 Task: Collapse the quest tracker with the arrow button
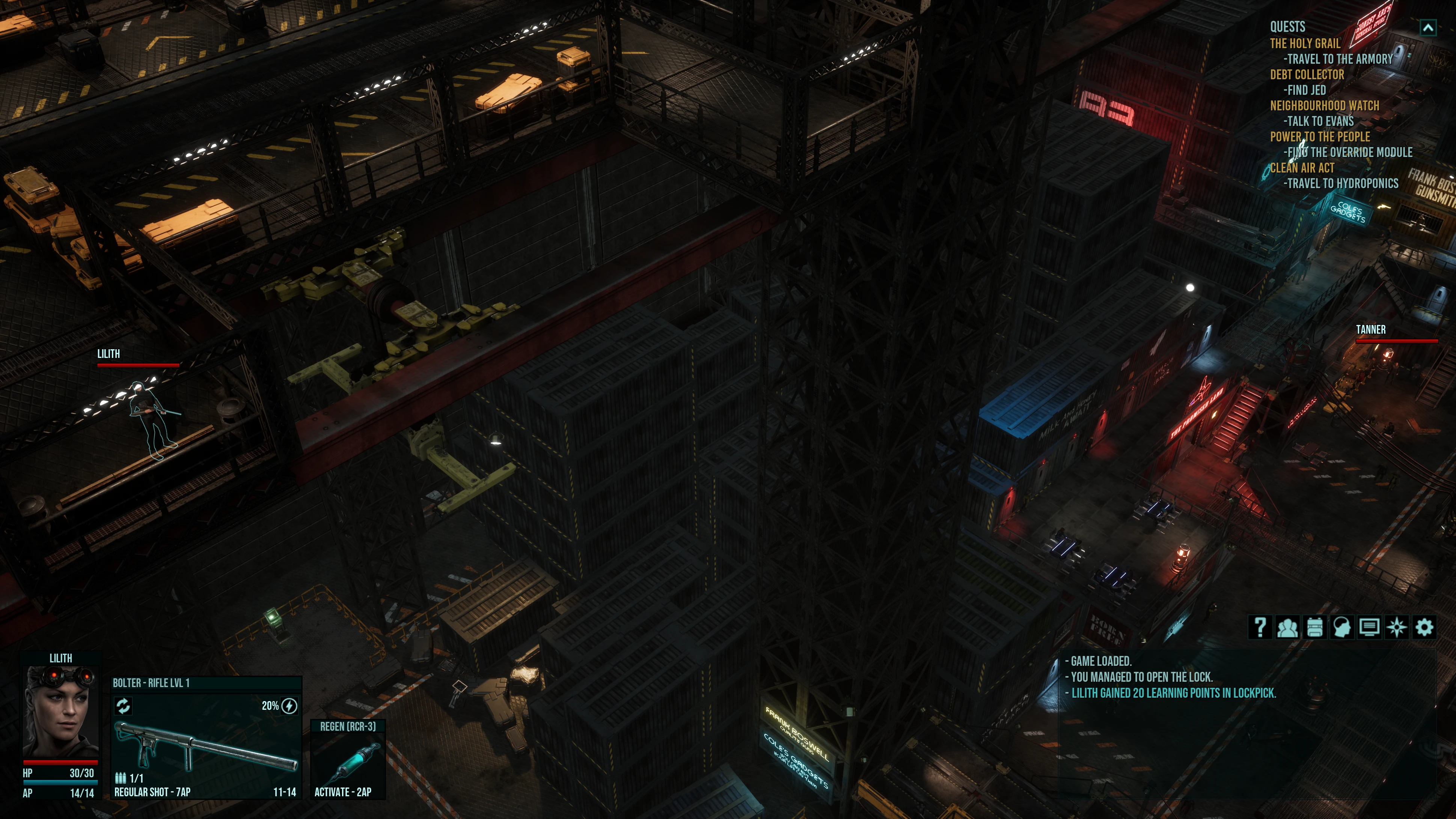[1428, 28]
